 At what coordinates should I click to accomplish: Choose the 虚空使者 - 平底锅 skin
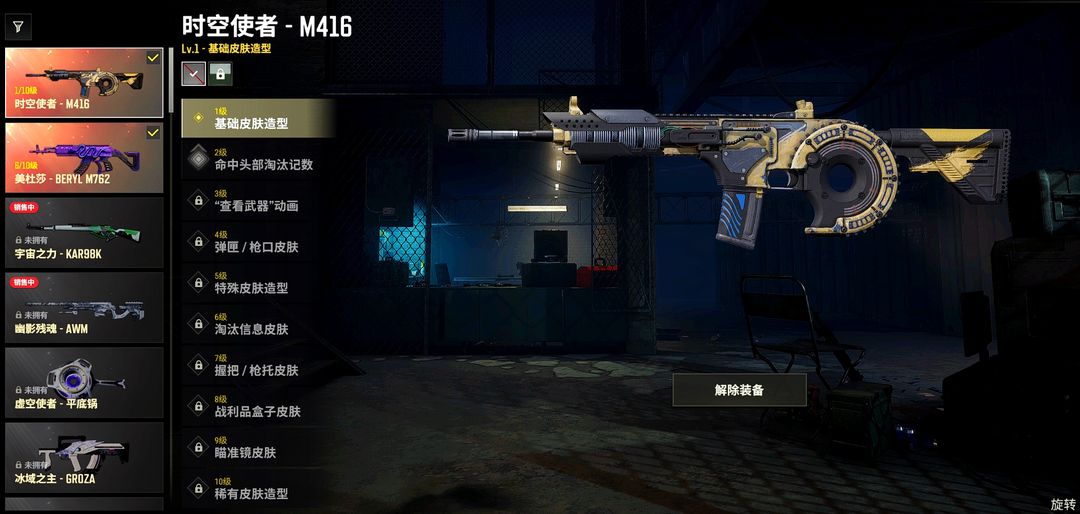coord(84,382)
